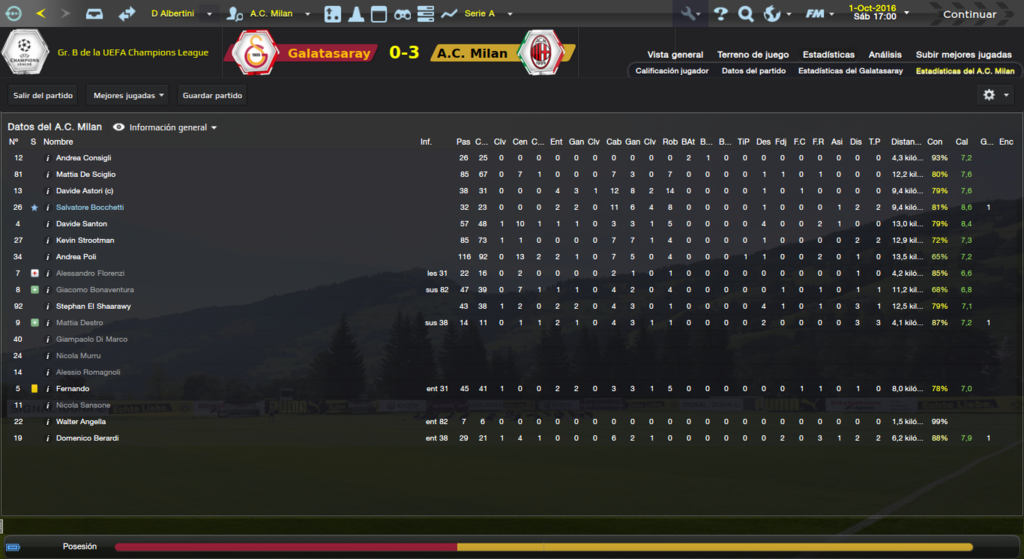Show Calificación jugador sub-tab
Viewport: 1024px width, 559px height.
pos(672,71)
